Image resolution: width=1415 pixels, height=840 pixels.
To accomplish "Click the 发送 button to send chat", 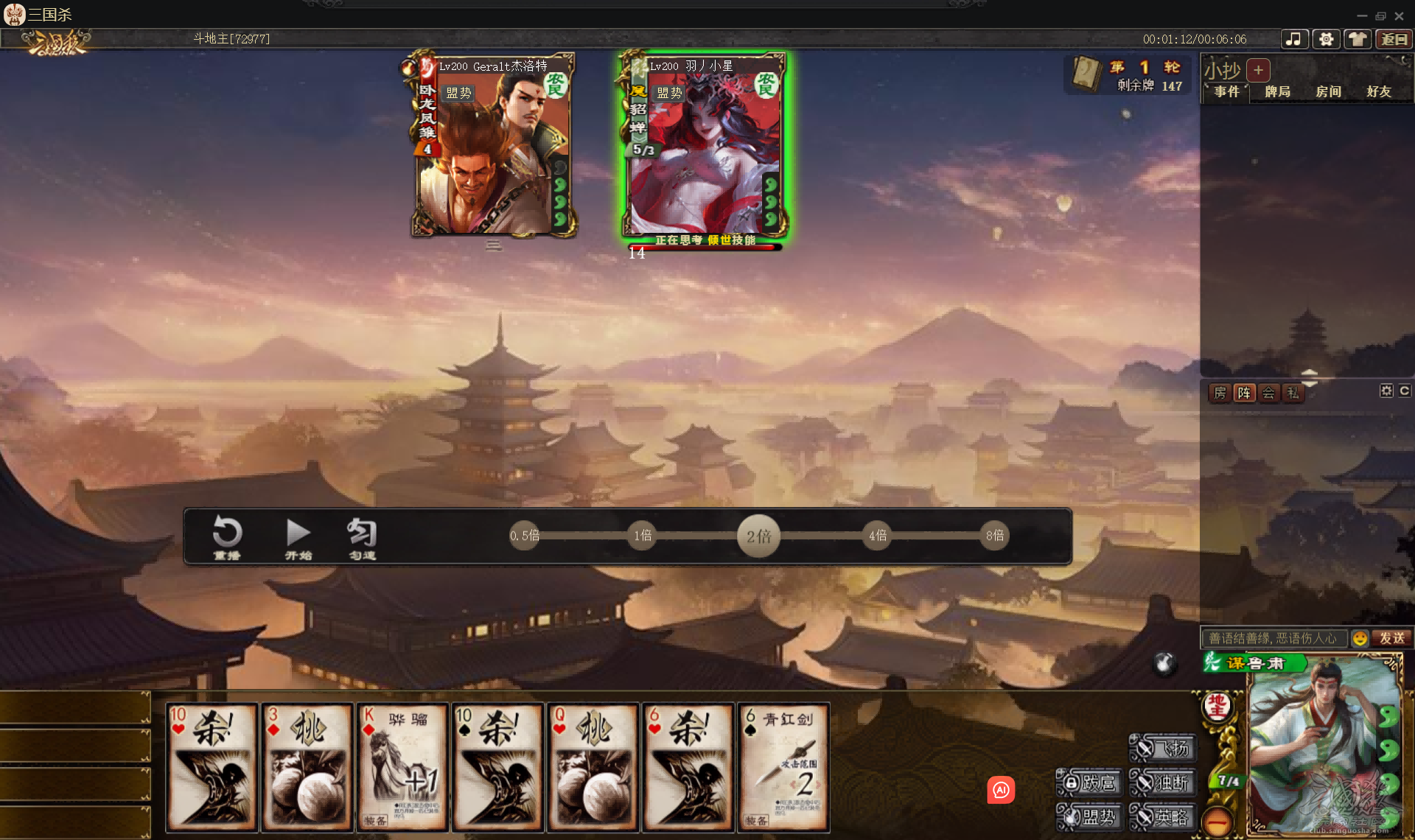I will (x=1394, y=638).
